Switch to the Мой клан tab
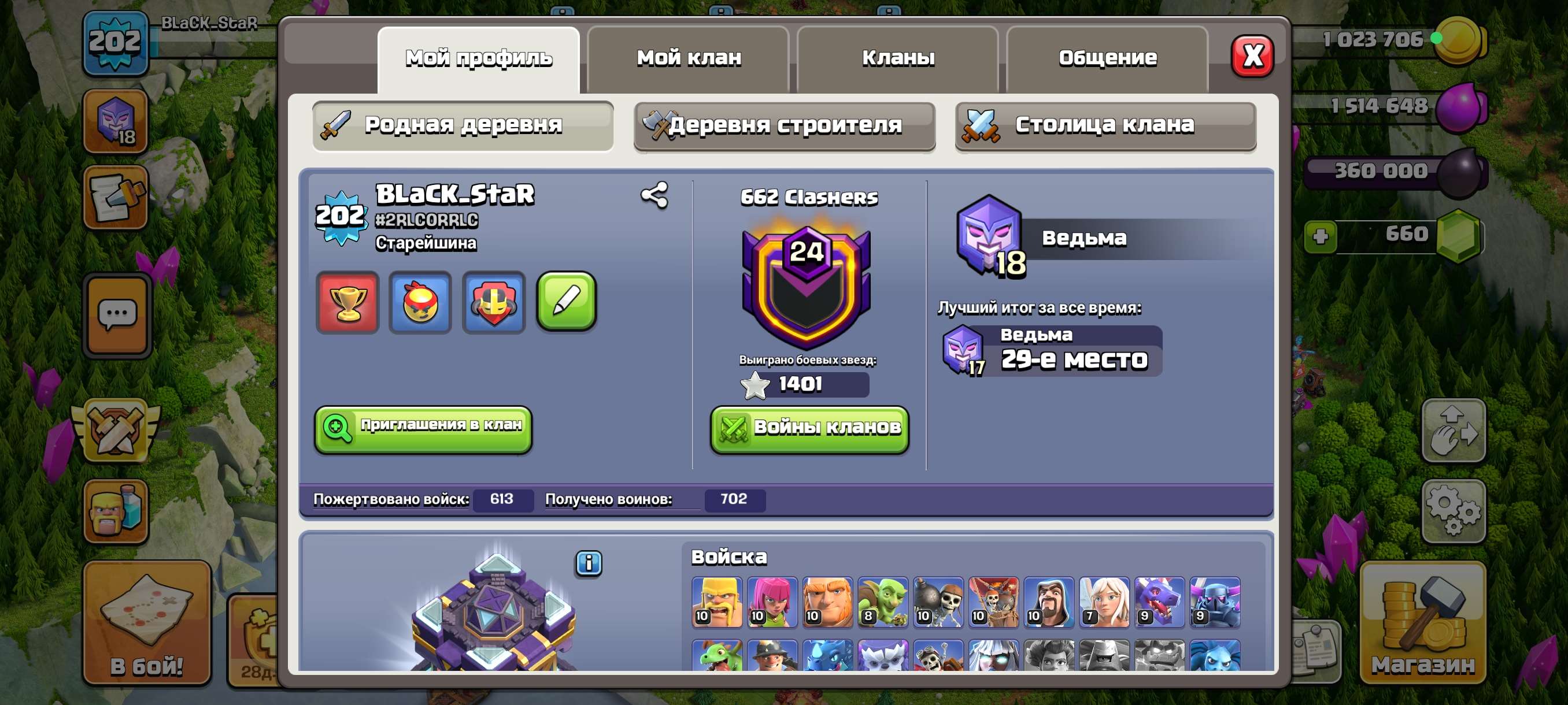This screenshot has width=1568, height=705. [x=688, y=58]
